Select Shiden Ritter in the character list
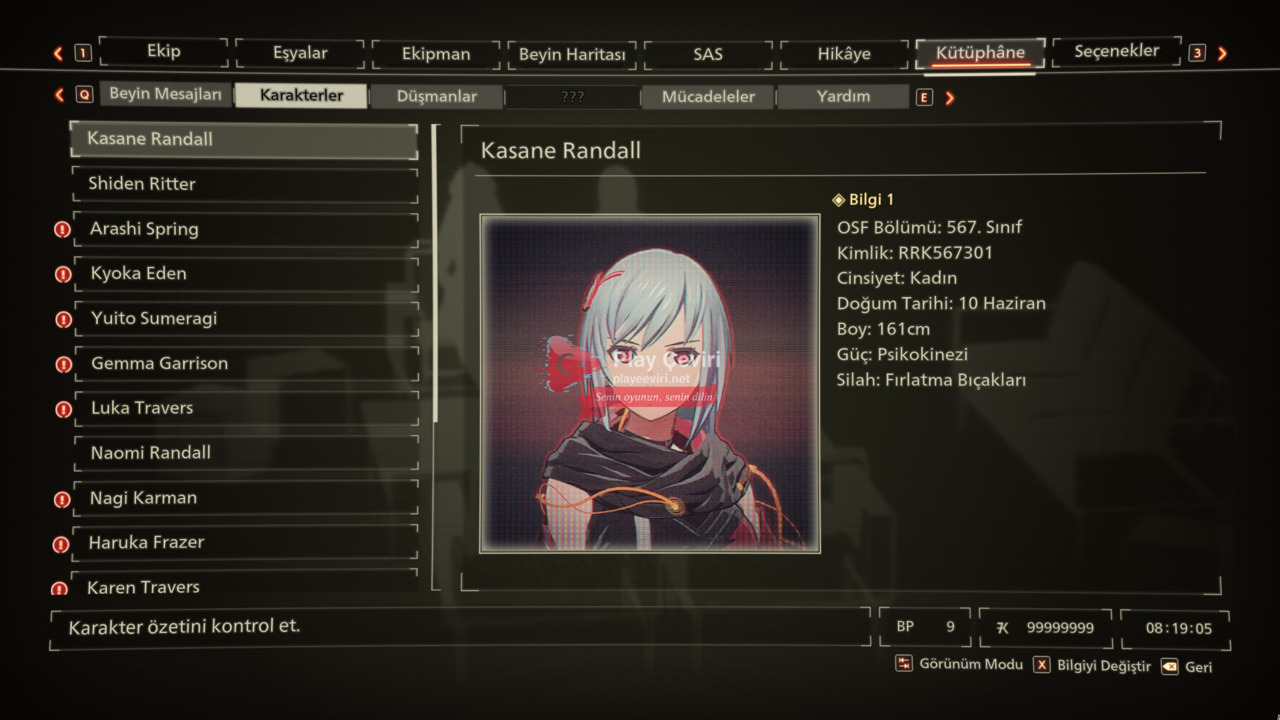The width and height of the screenshot is (1280, 720). pyautogui.click(x=244, y=184)
